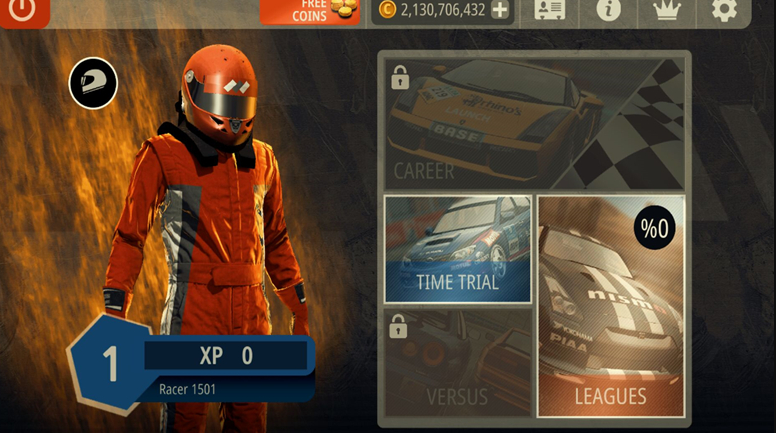Open the crown leaderboard icon
776x433 pixels.
point(665,11)
